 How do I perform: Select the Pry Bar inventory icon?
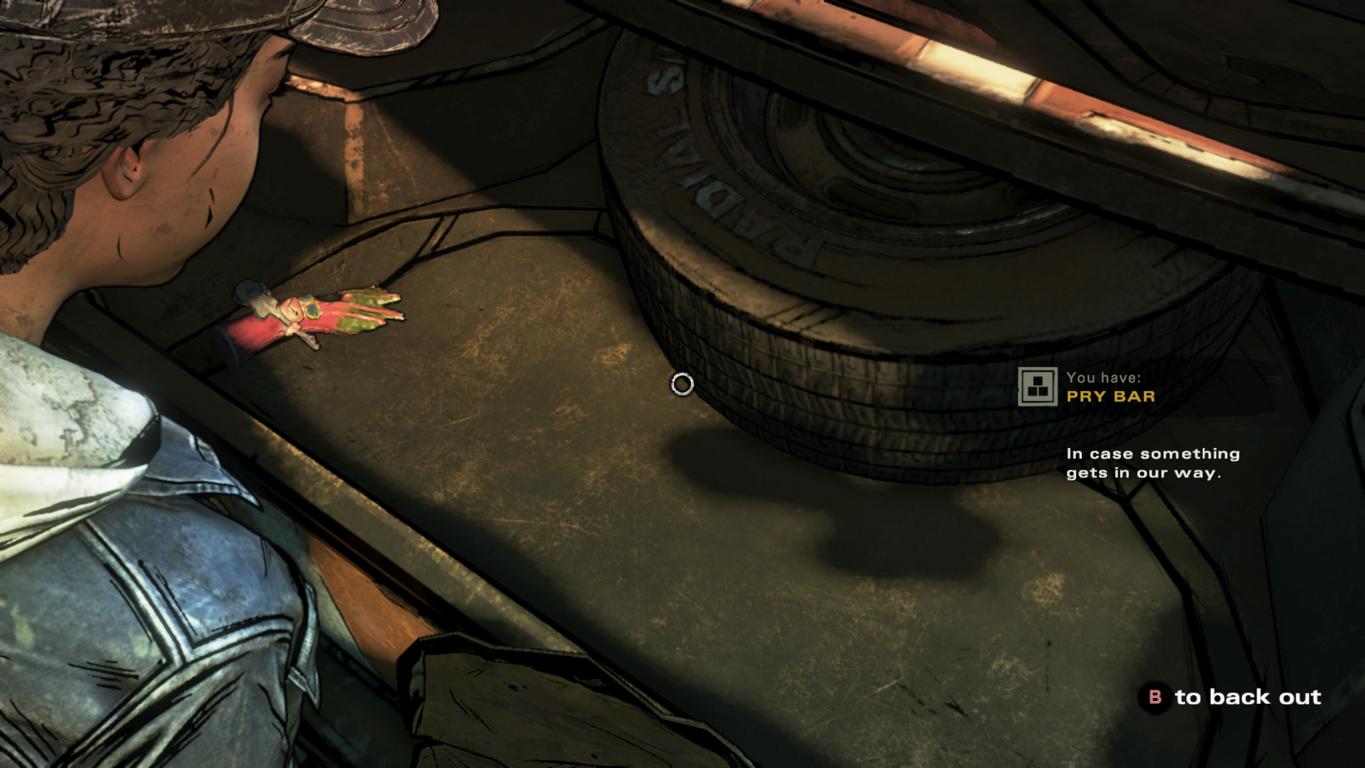pyautogui.click(x=1037, y=387)
